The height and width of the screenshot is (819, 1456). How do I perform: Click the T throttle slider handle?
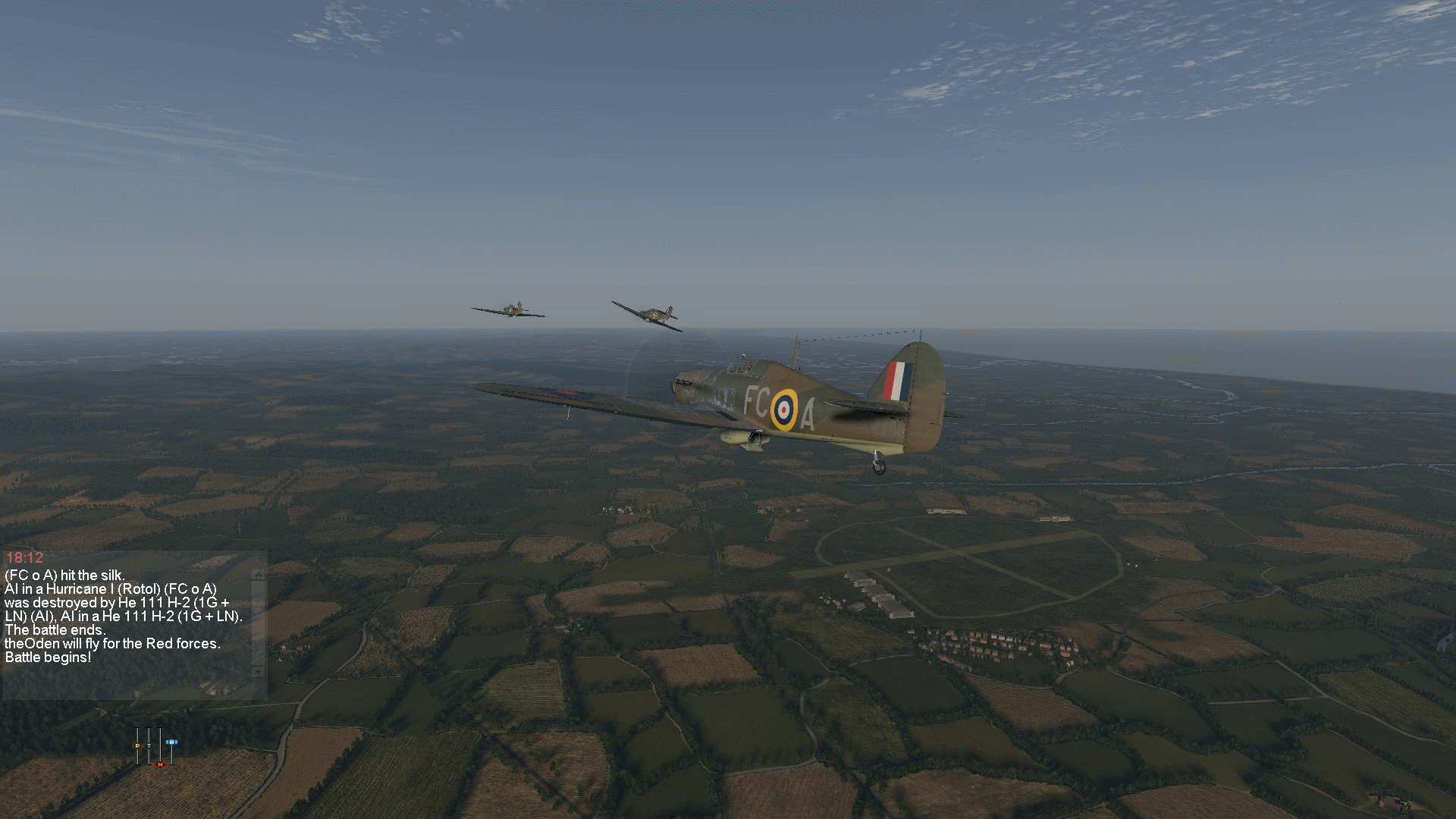pos(149,746)
